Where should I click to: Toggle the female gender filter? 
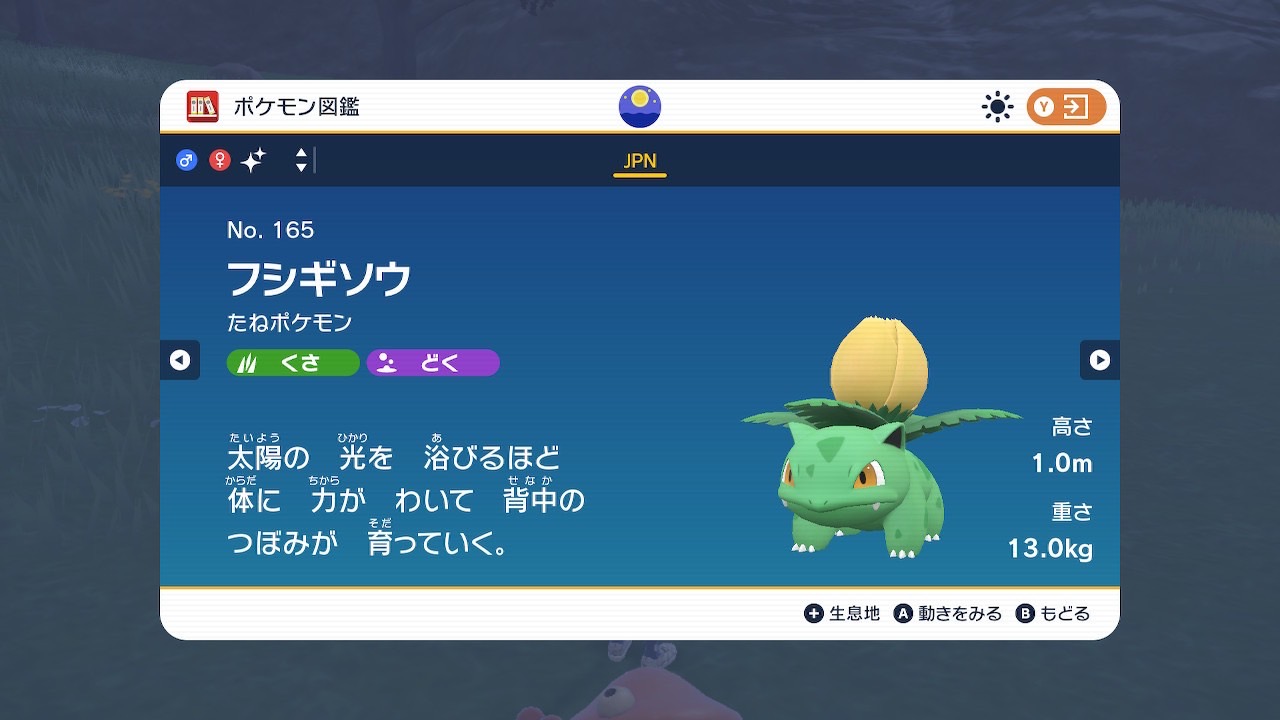point(219,160)
